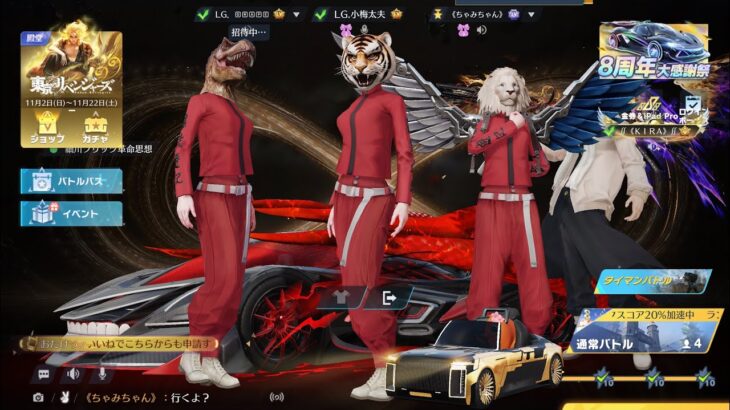Click the exit door icon button
730x410 pixels.
click(x=390, y=296)
